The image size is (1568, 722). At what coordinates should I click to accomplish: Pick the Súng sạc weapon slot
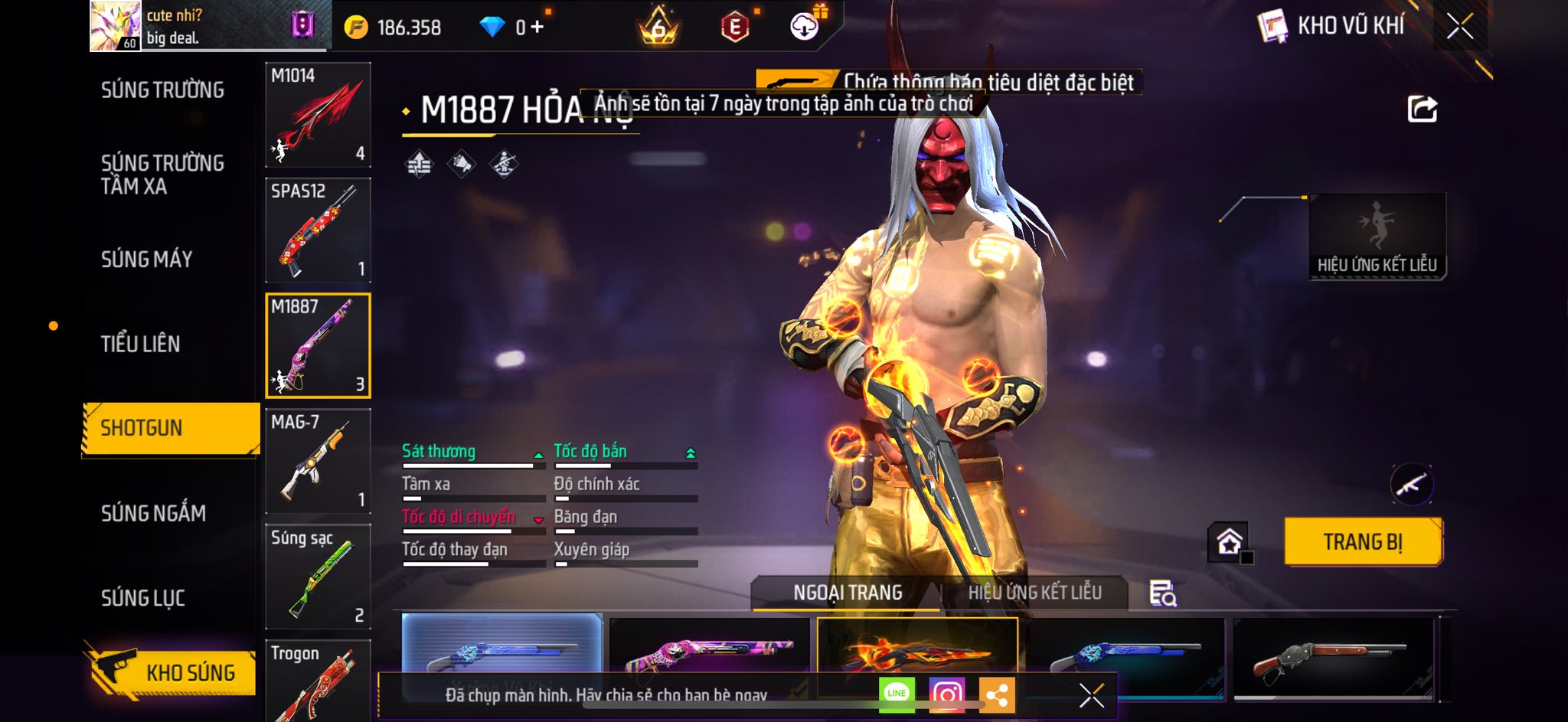318,577
